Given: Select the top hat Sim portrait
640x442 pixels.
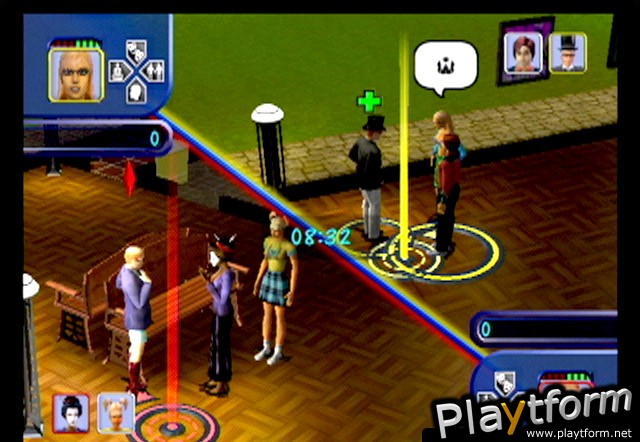Looking at the screenshot, I should (x=567, y=53).
